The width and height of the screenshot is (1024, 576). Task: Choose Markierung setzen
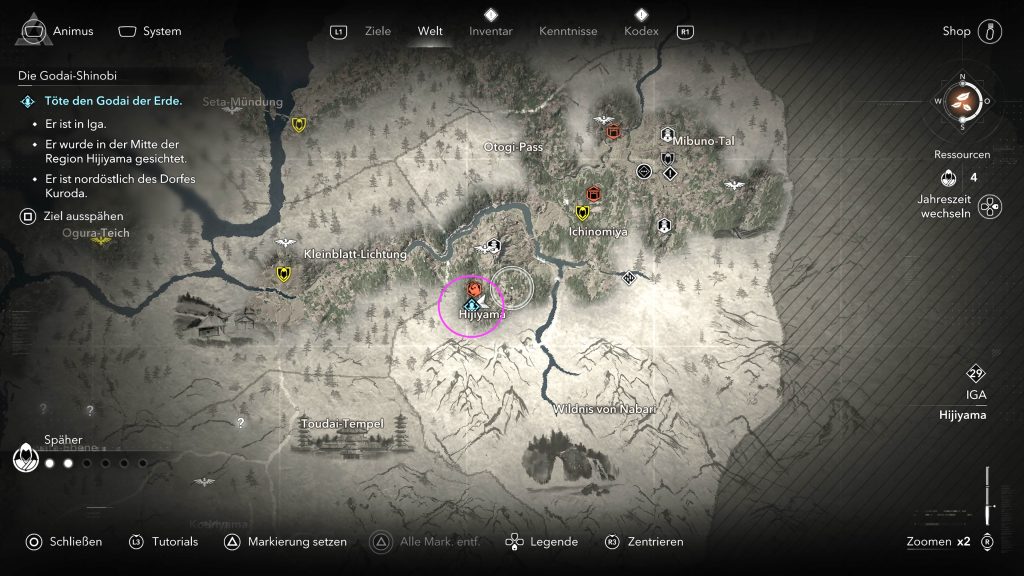[x=286, y=542]
